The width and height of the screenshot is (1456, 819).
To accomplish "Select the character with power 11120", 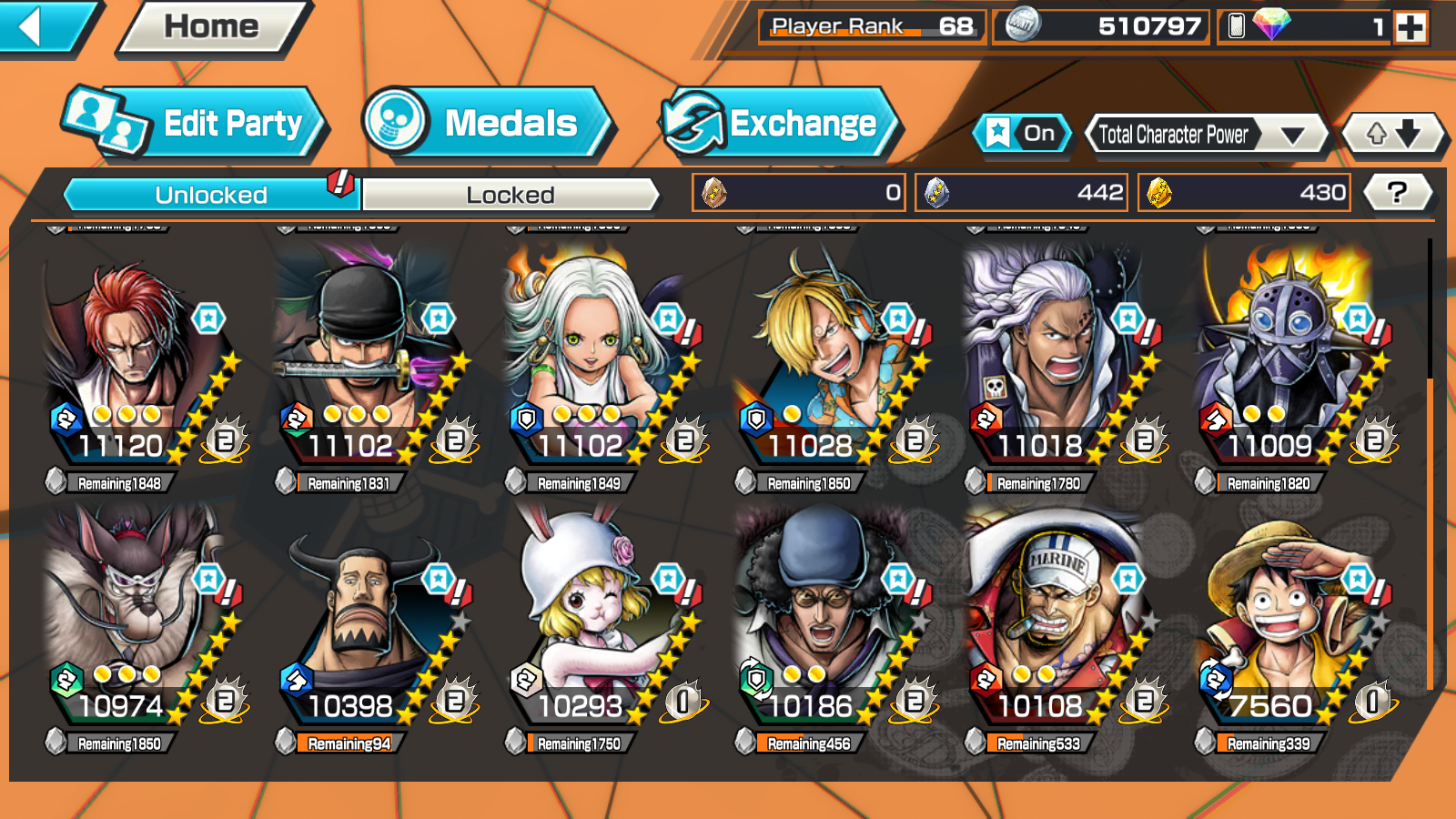I will point(136,364).
